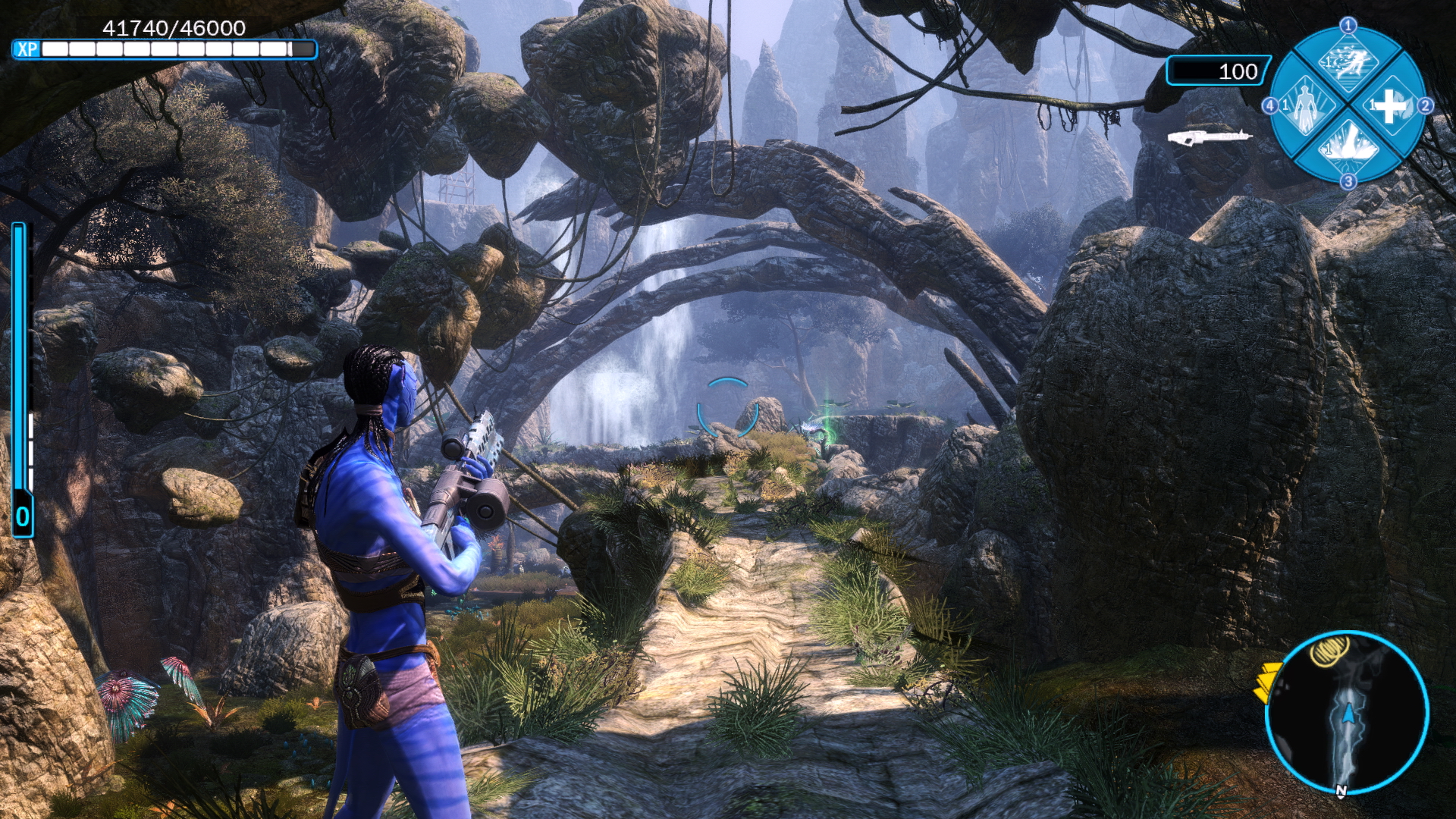The image size is (1456, 819).
Task: Select the yellow arrow markers on minimap edge
Action: click(1265, 682)
